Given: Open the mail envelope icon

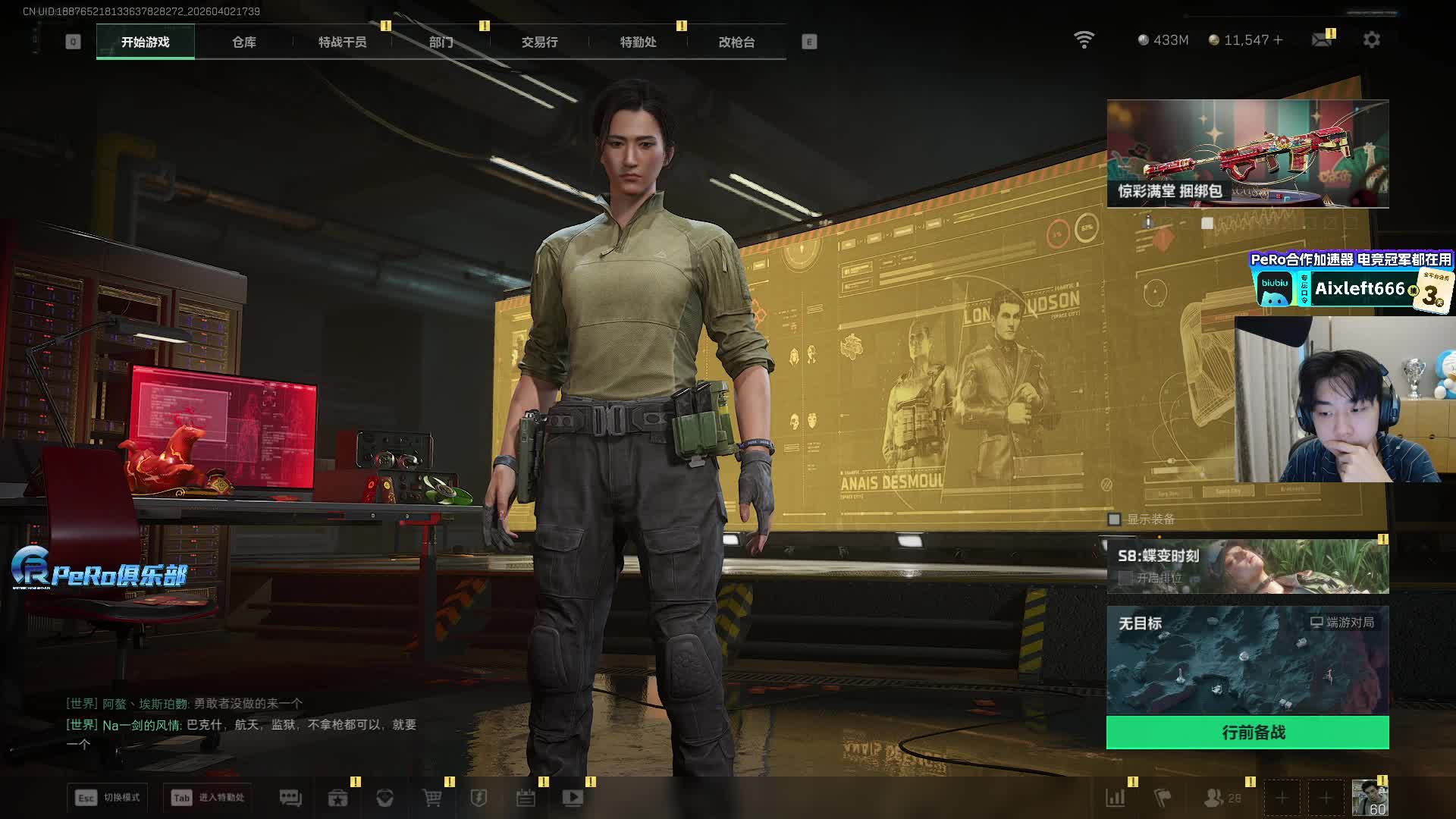Looking at the screenshot, I should 1322,40.
